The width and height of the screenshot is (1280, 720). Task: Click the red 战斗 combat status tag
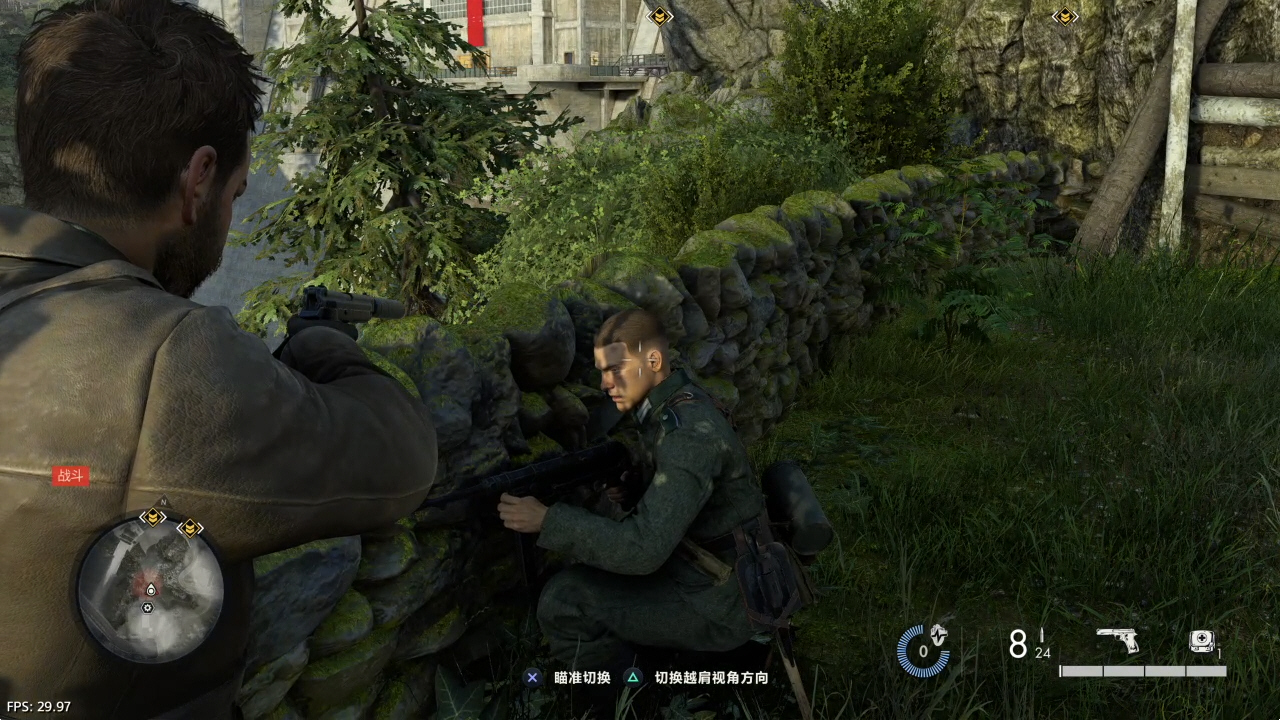71,476
